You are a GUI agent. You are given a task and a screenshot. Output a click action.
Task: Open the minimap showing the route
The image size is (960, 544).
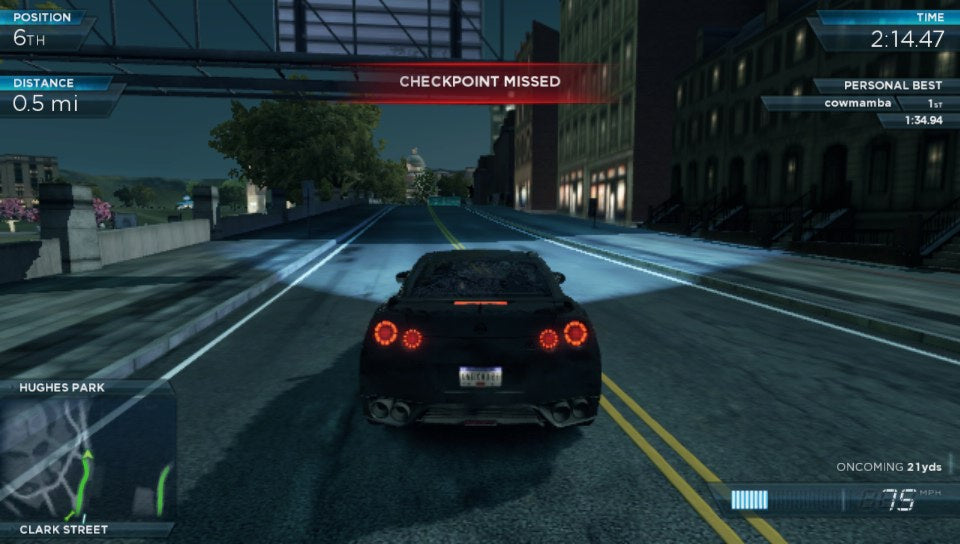coord(88,458)
